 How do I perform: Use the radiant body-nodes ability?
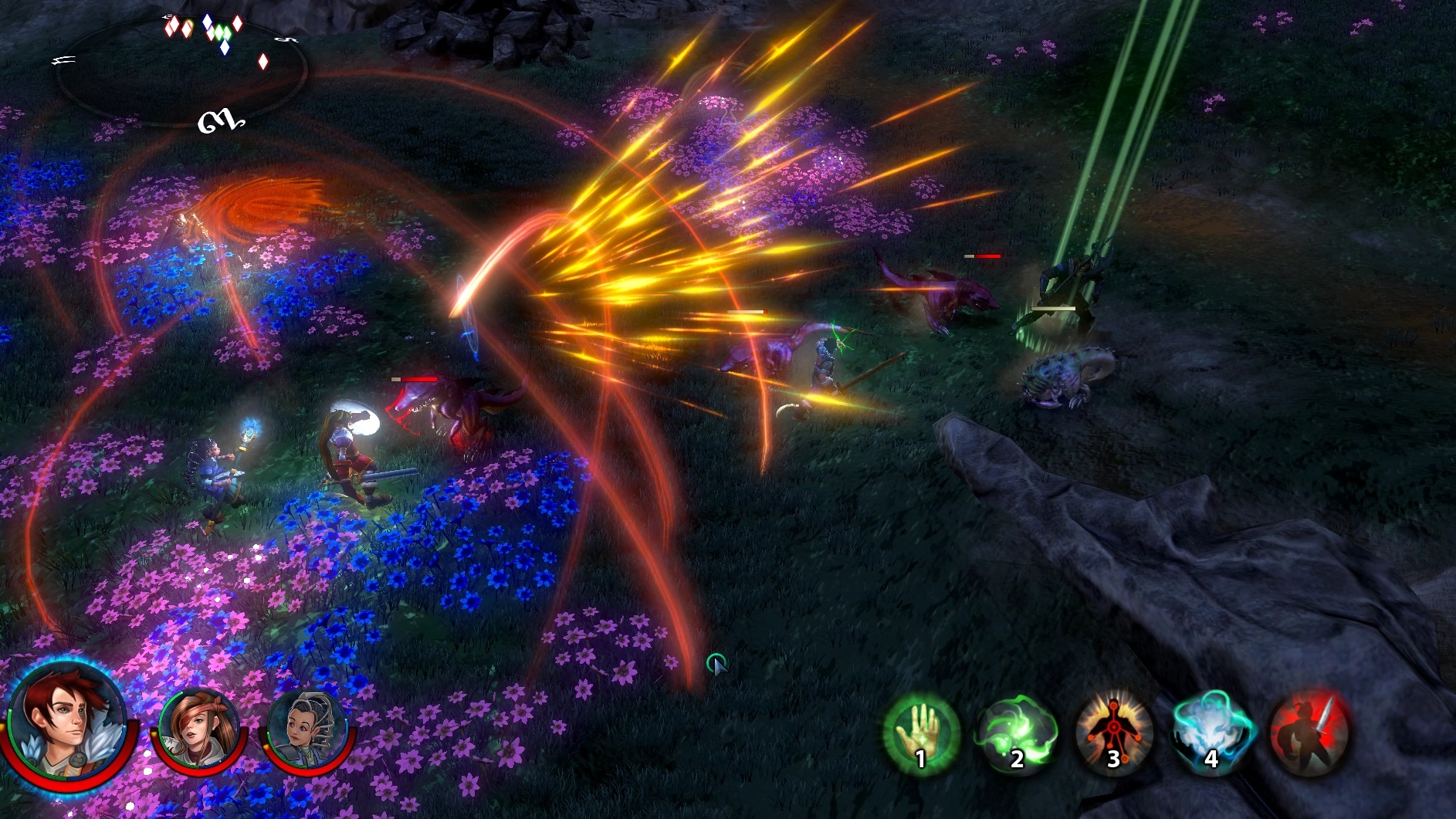(x=1114, y=733)
